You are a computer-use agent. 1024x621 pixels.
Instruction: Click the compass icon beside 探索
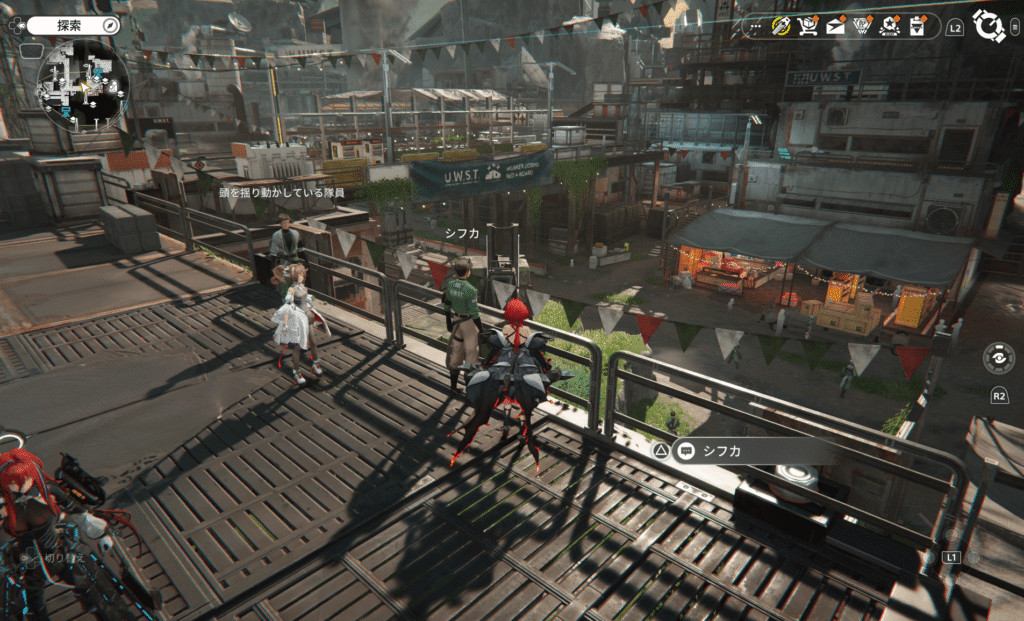tap(110, 24)
